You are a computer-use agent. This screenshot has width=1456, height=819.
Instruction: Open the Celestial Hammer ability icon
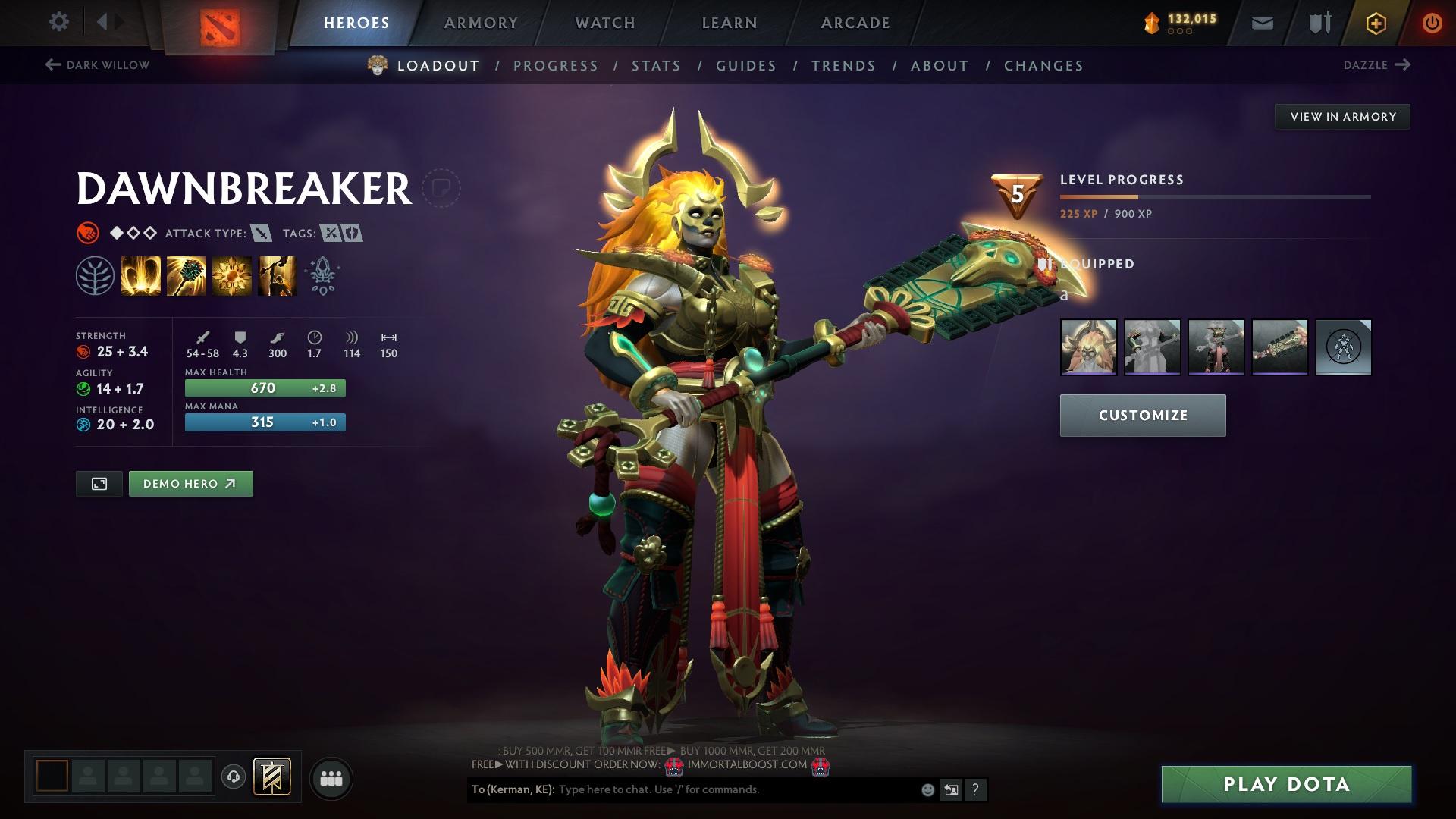click(186, 275)
